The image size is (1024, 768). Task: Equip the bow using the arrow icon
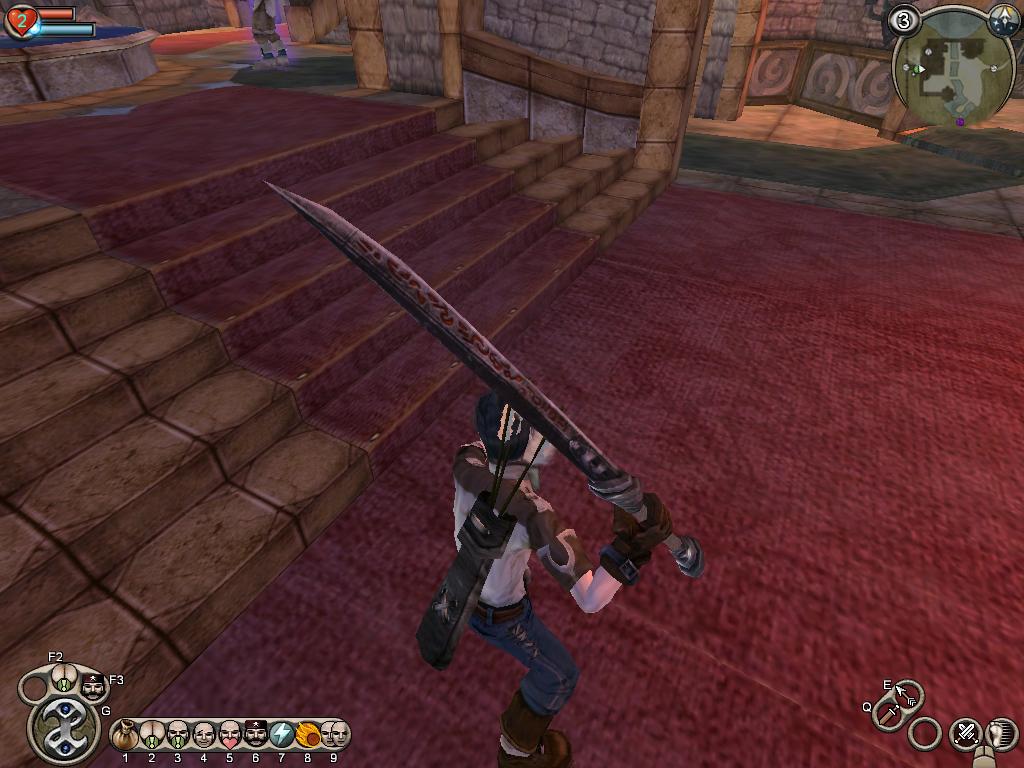908,692
